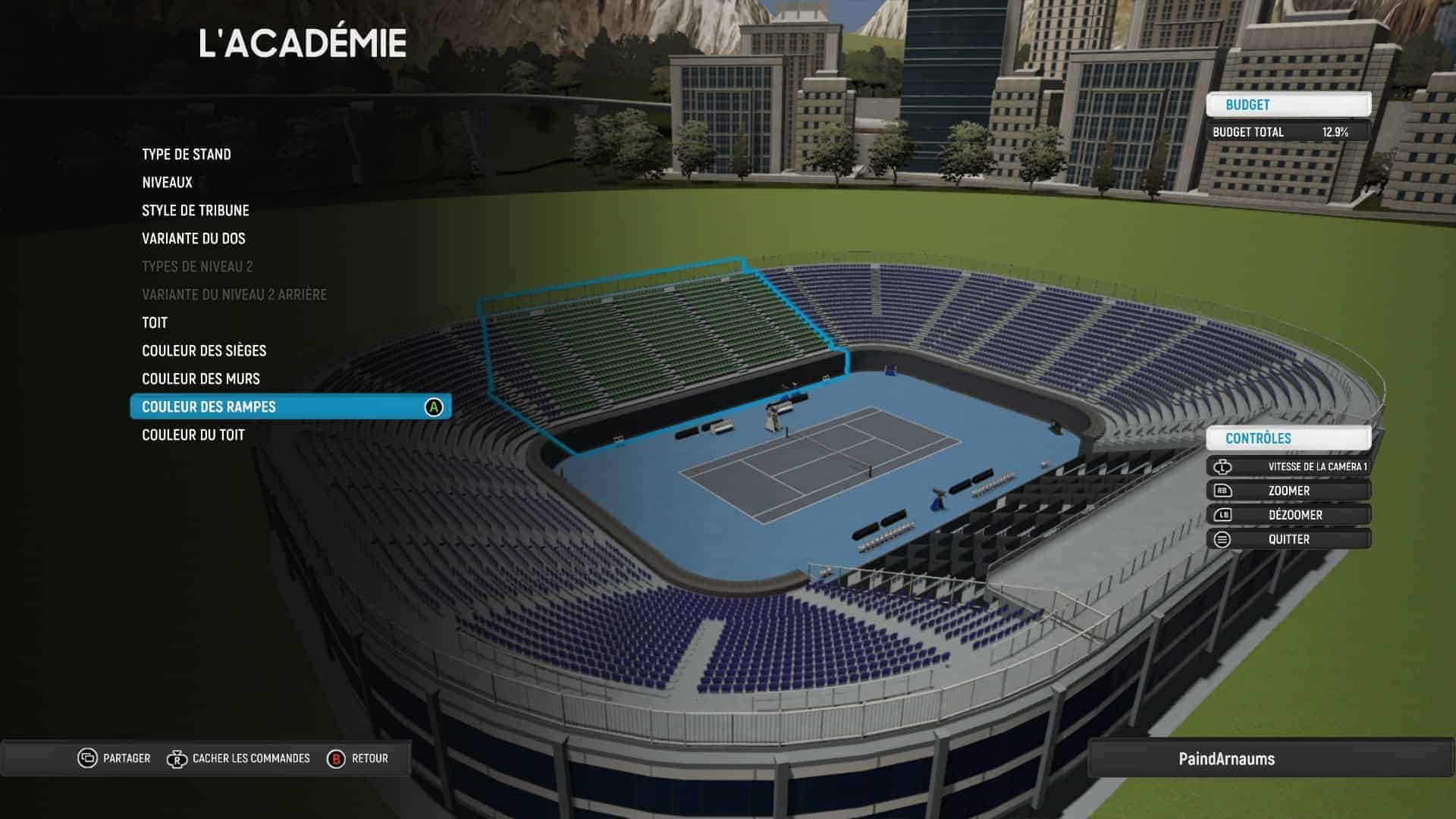This screenshot has height=819, width=1456.
Task: Choose Style de Tribune
Action: point(196,211)
